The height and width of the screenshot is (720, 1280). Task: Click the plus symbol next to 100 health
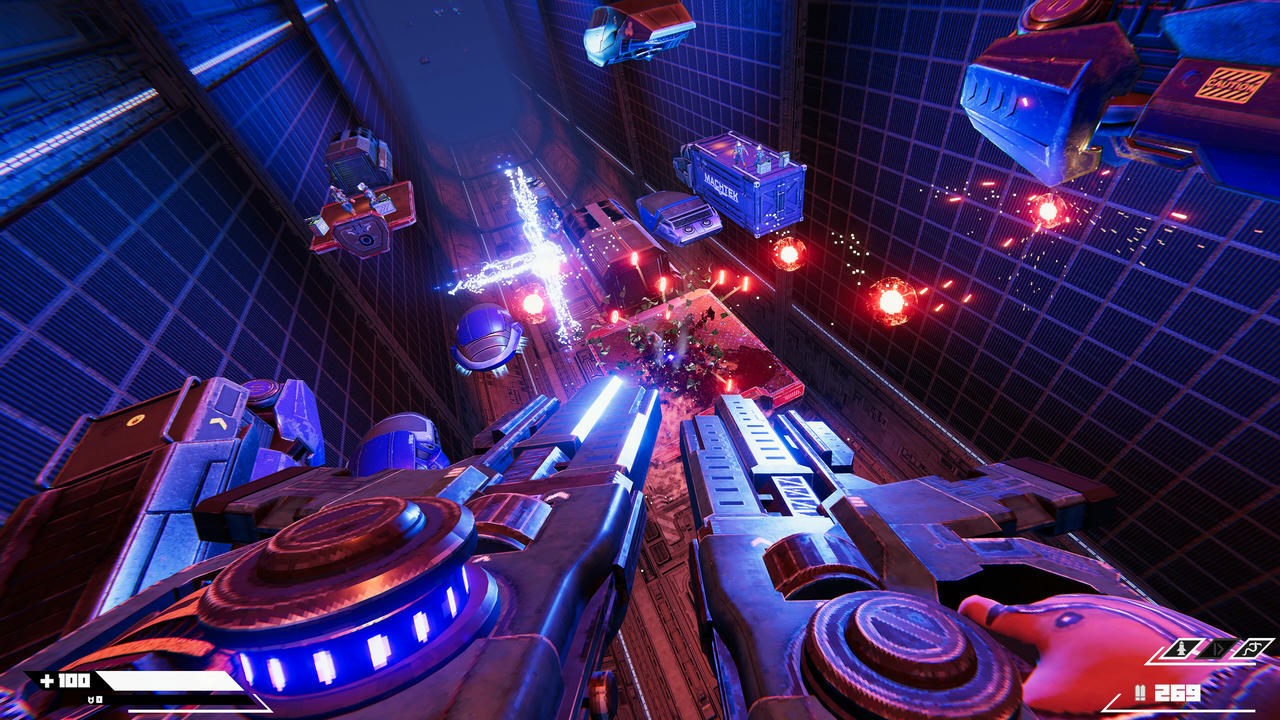click(47, 680)
